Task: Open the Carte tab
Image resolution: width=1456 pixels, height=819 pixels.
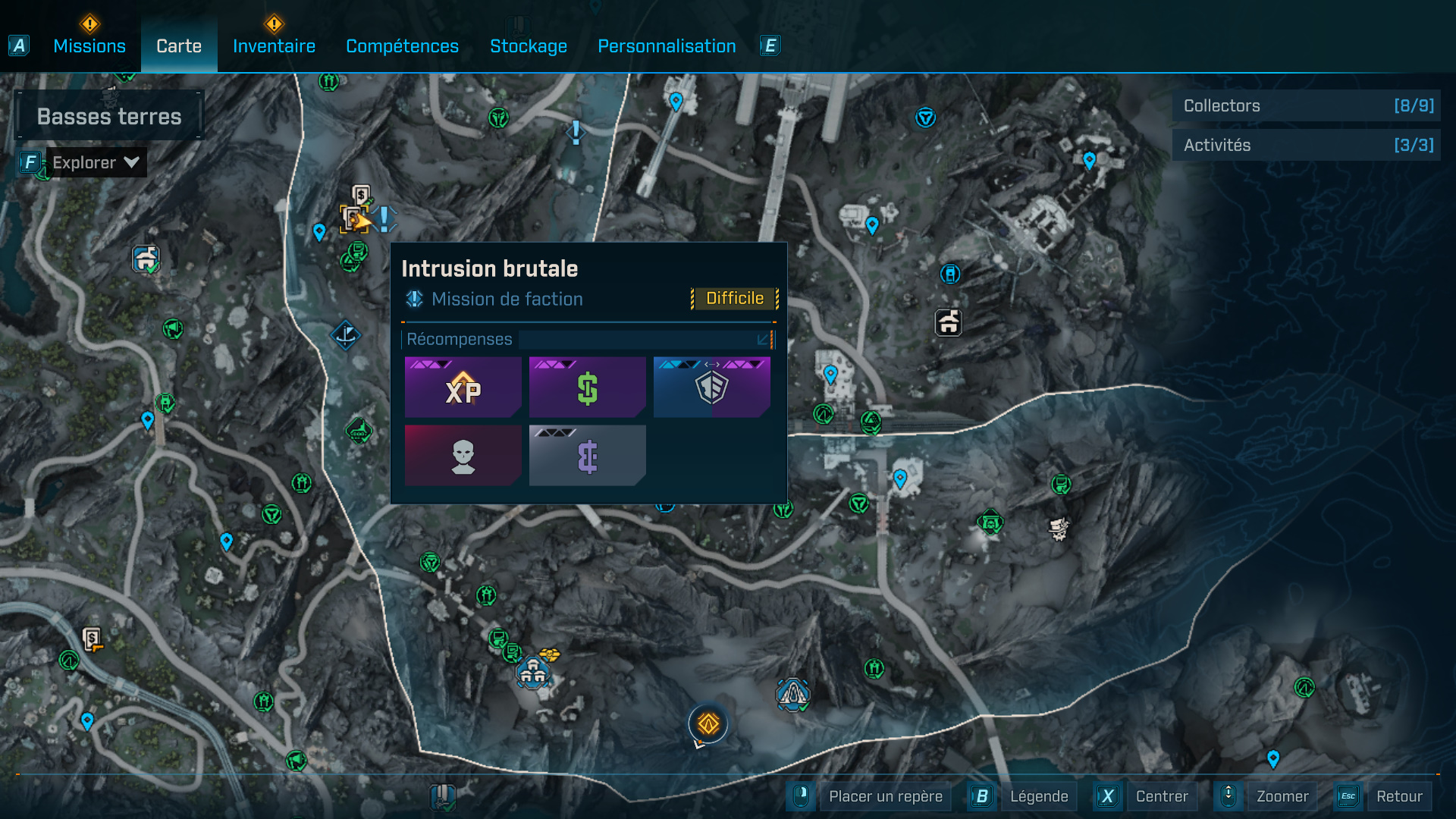Action: 179,46
